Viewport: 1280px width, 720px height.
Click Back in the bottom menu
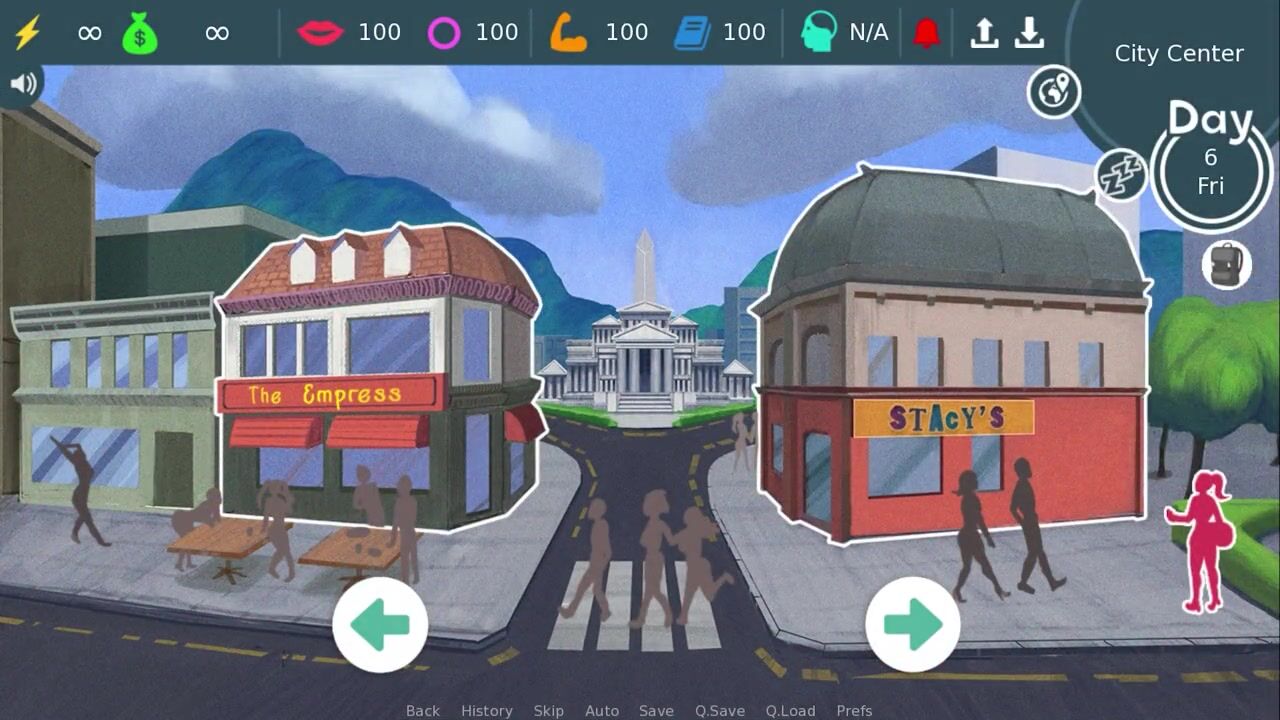click(422, 710)
